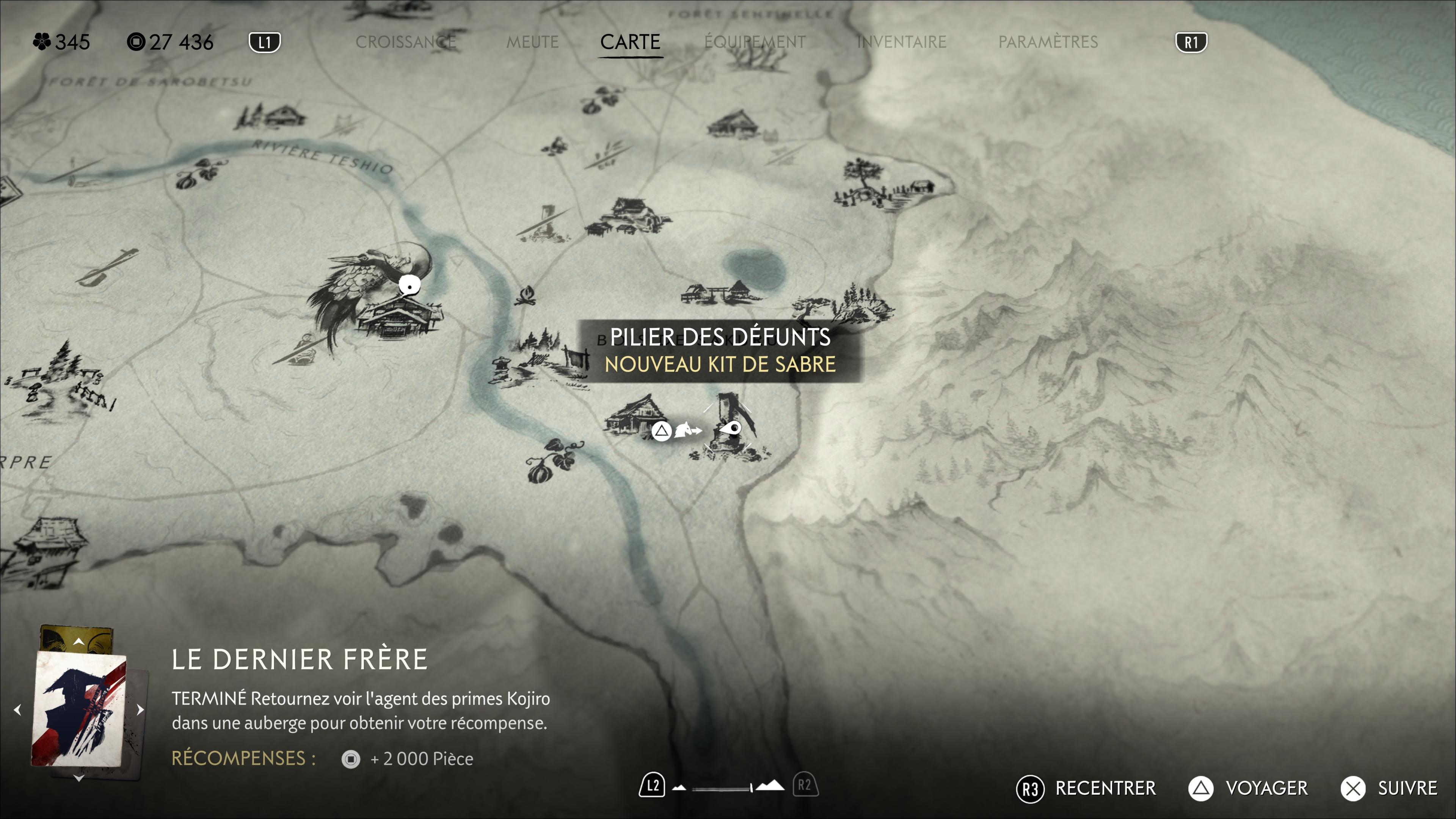Select the Carte tab
The width and height of the screenshot is (1456, 819).
click(x=630, y=42)
